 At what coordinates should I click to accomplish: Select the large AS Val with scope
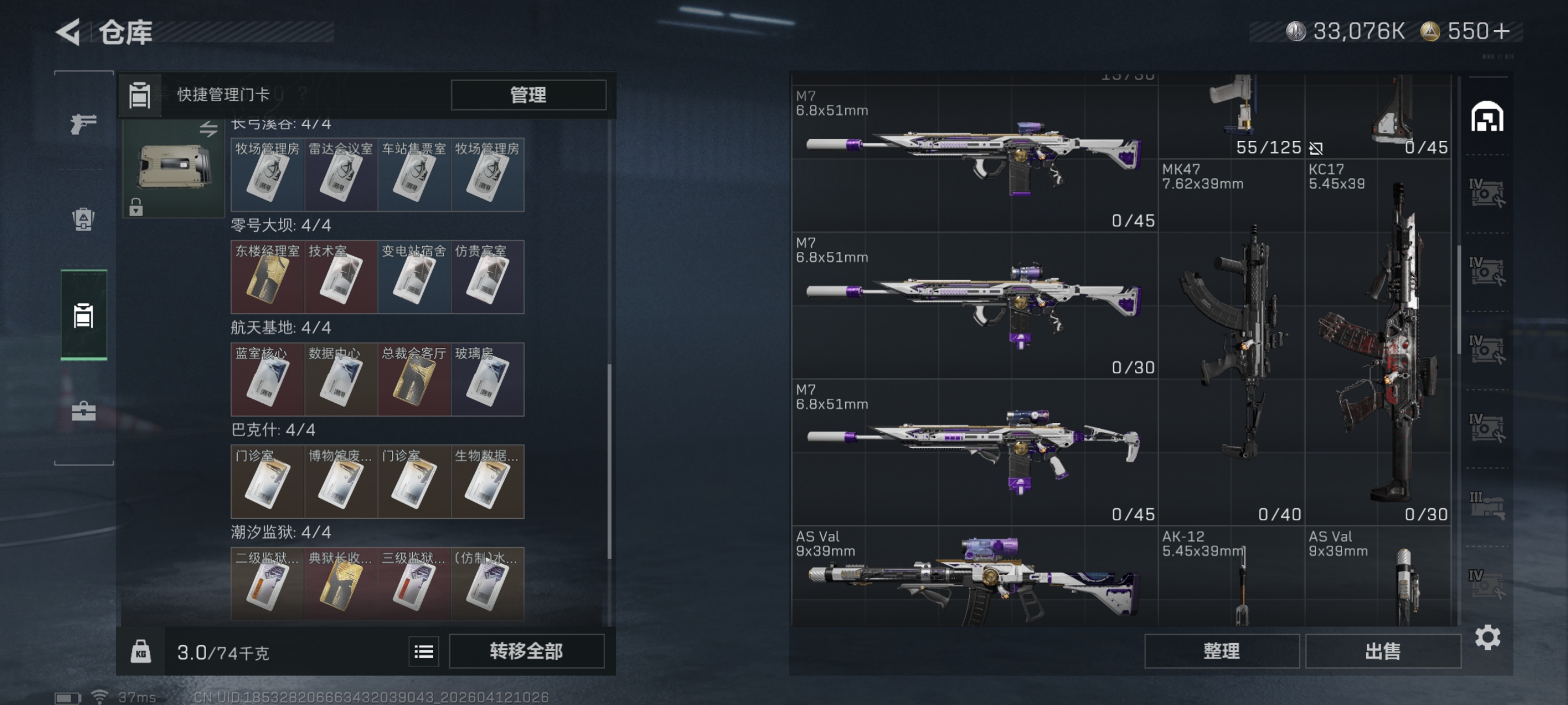pos(974,577)
